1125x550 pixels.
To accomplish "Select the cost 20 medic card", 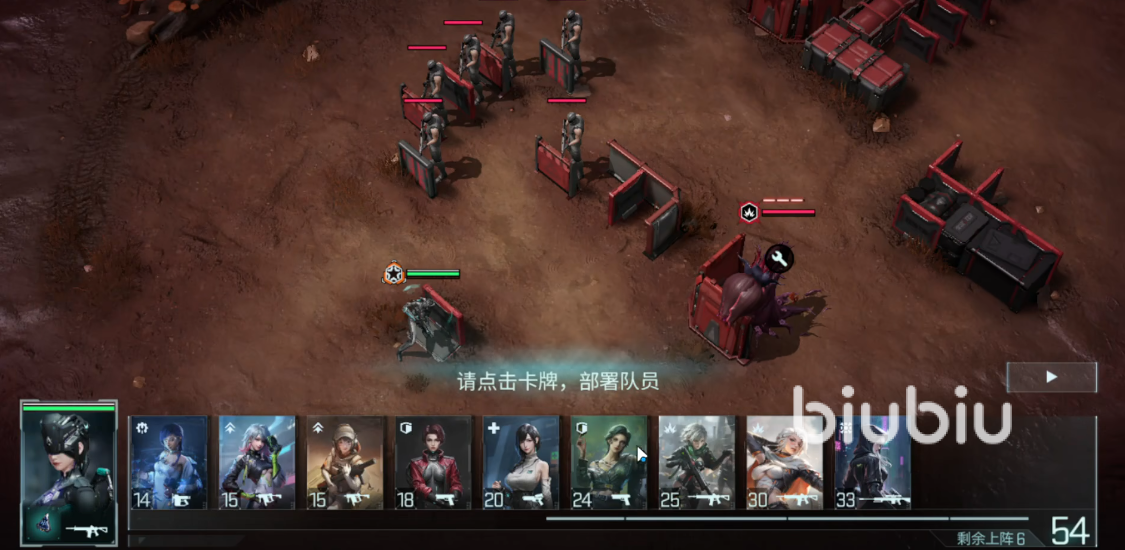I will 520,462.
